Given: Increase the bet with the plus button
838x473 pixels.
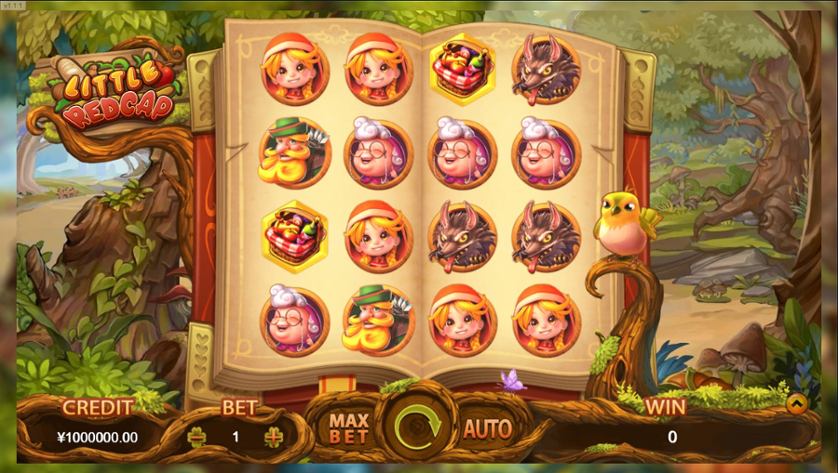Looking at the screenshot, I should [273, 437].
